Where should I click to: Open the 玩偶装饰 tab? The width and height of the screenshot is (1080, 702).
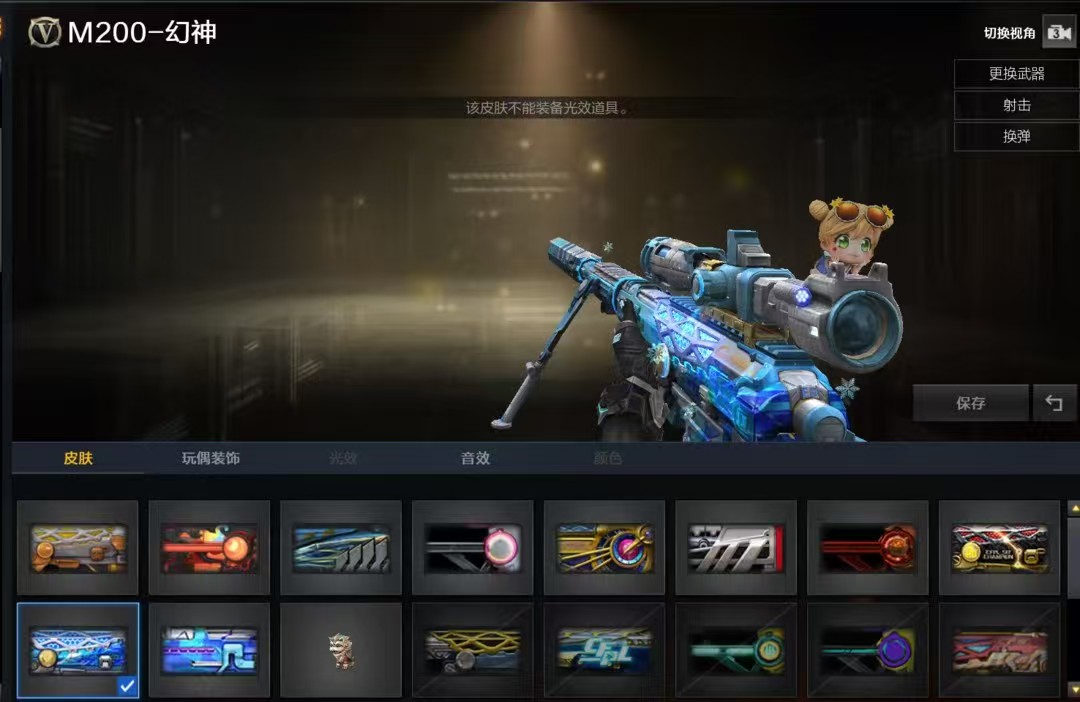(210, 458)
